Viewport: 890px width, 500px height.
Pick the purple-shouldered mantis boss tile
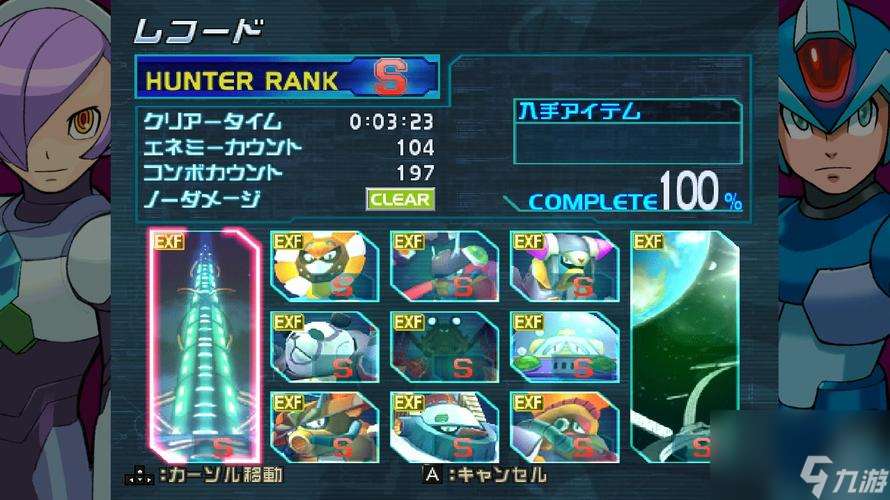pyautogui.click(x=564, y=266)
